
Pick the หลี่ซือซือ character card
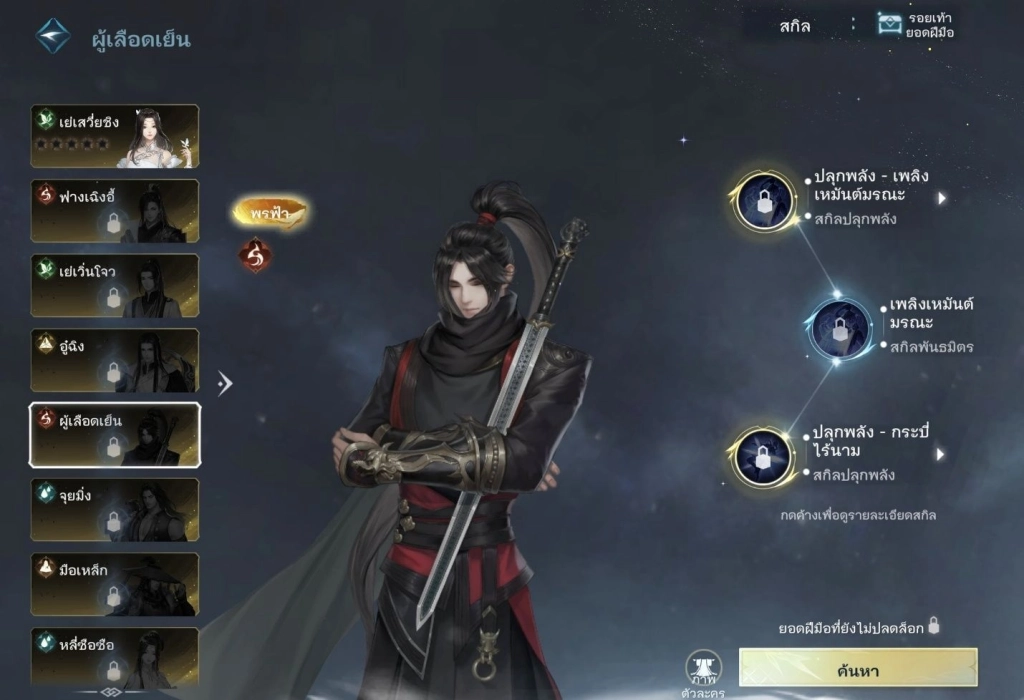pos(114,655)
